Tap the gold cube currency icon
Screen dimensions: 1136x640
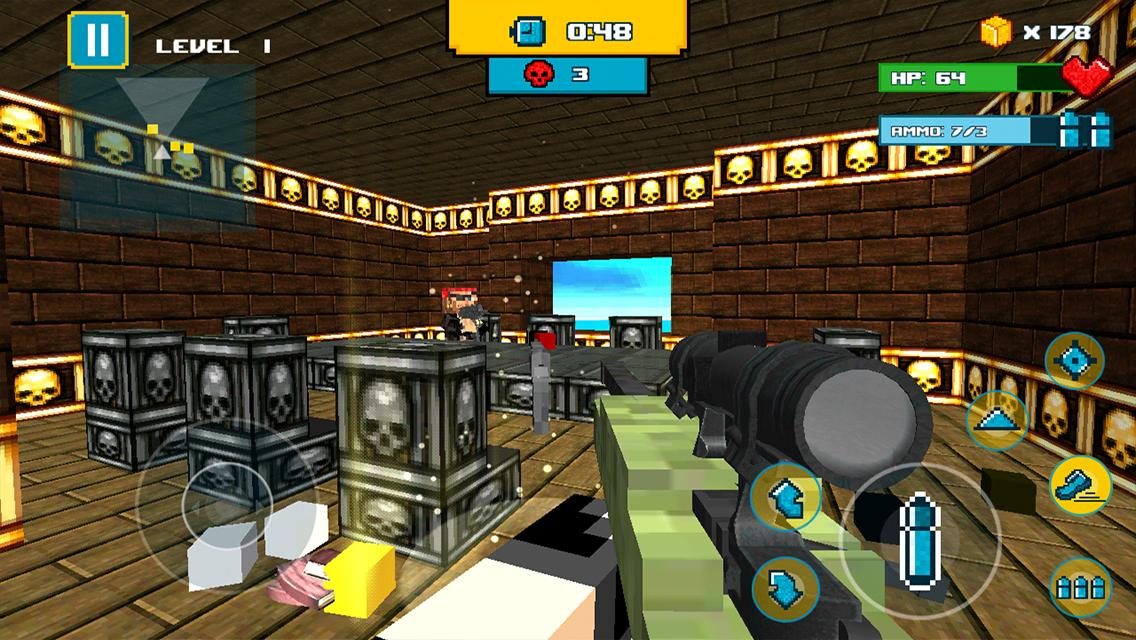pyautogui.click(x=996, y=32)
